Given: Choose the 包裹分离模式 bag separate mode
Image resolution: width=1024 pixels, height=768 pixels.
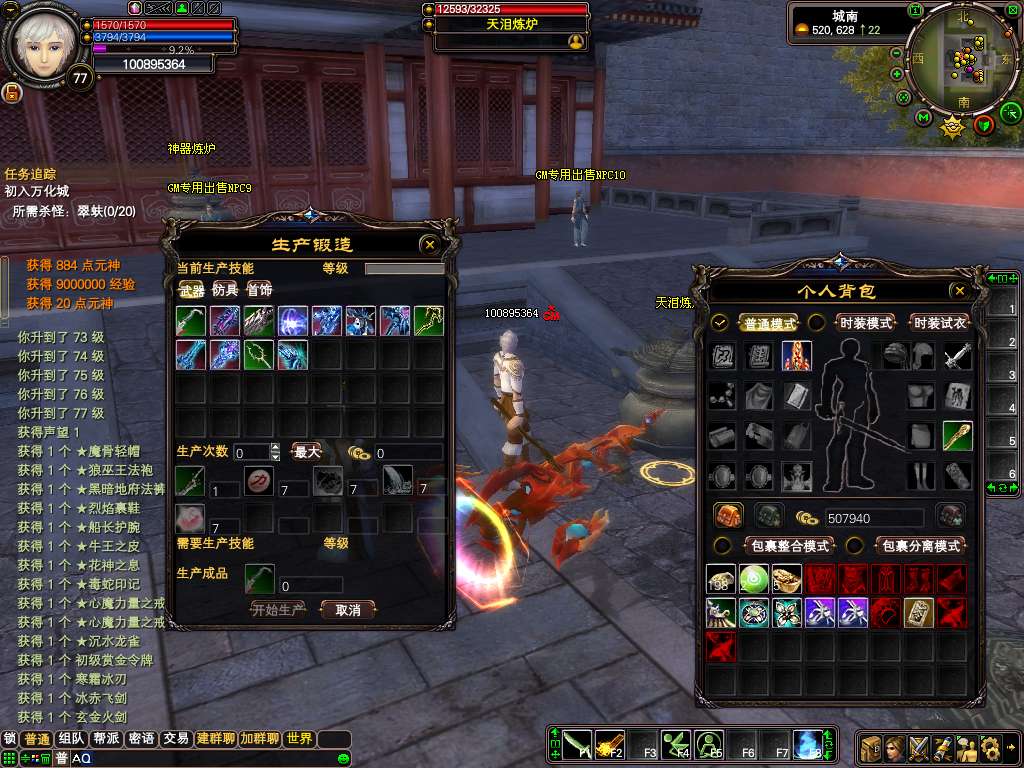Looking at the screenshot, I should [919, 546].
